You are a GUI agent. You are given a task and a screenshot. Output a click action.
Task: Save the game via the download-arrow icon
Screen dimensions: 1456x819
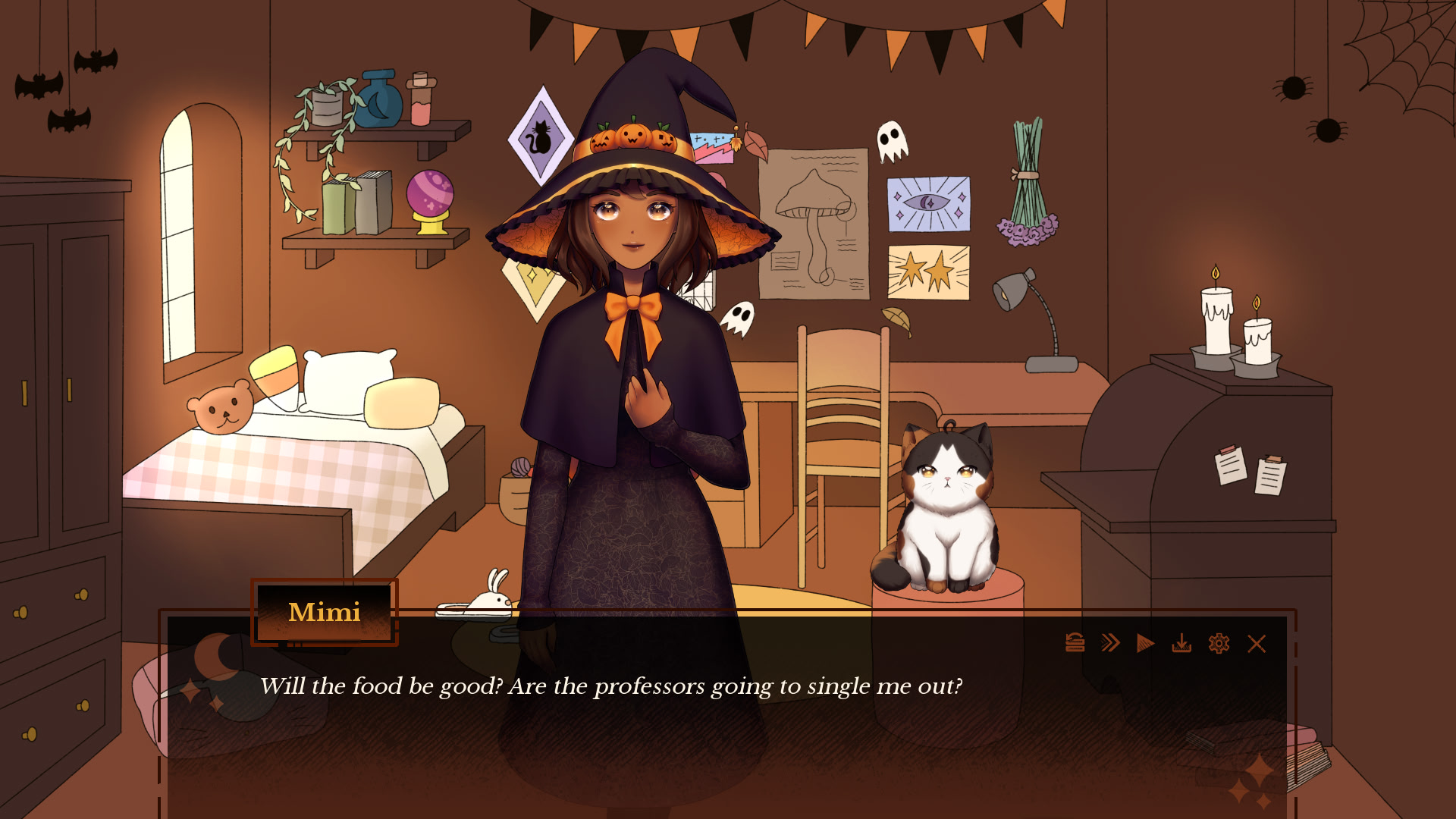tap(1181, 644)
